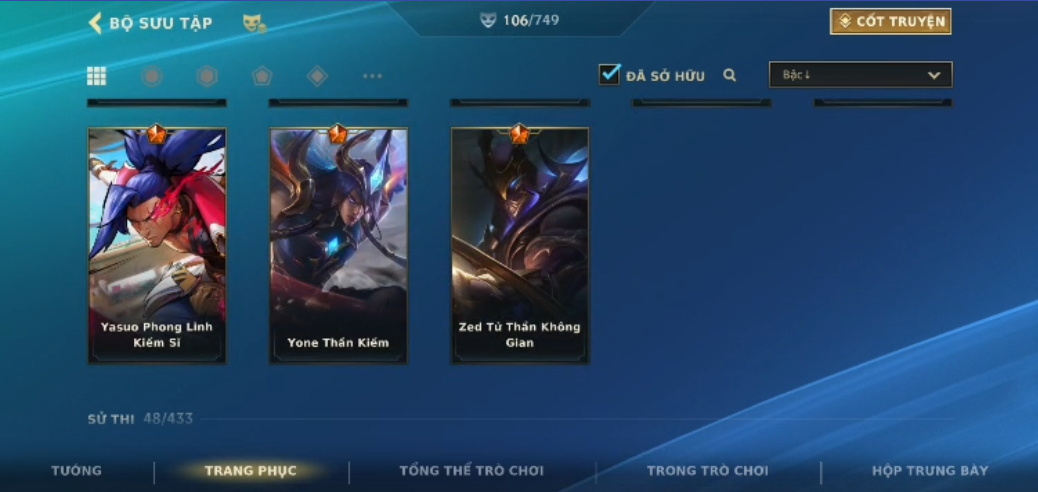Image resolution: width=1038 pixels, height=492 pixels.
Task: Choose the hexagon rarity filter icon
Action: [x=207, y=76]
